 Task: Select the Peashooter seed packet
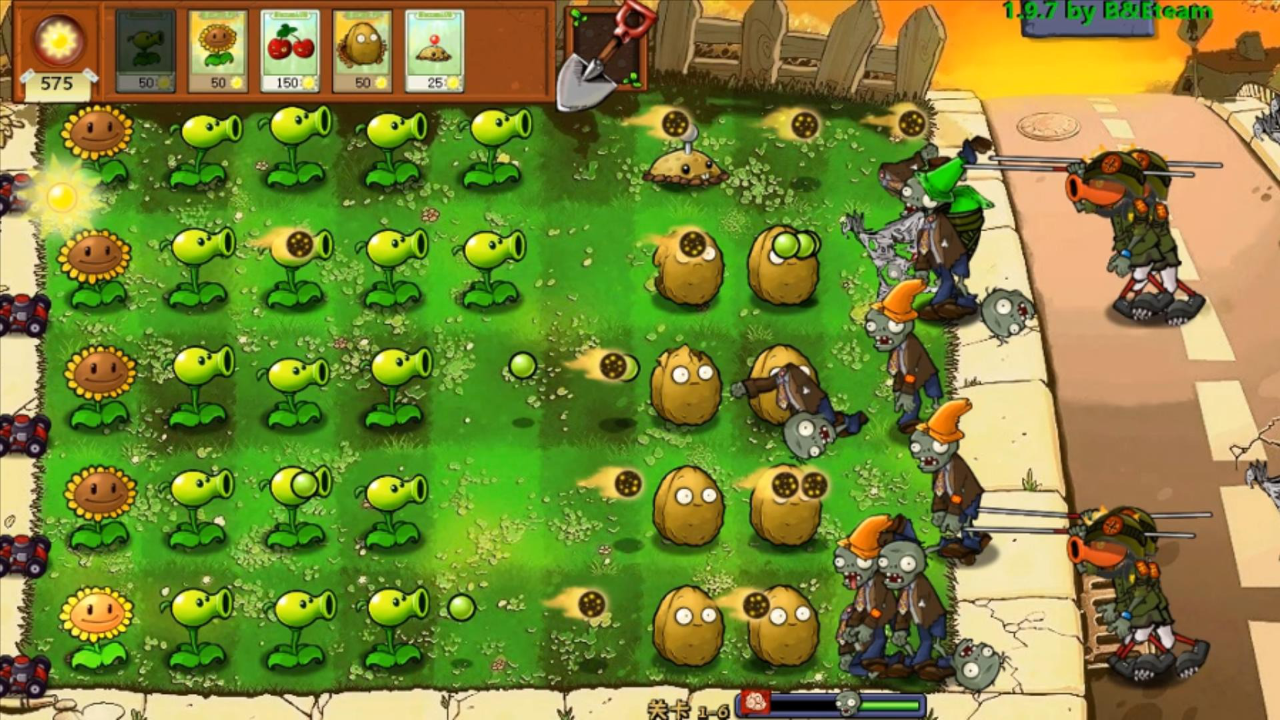point(145,52)
